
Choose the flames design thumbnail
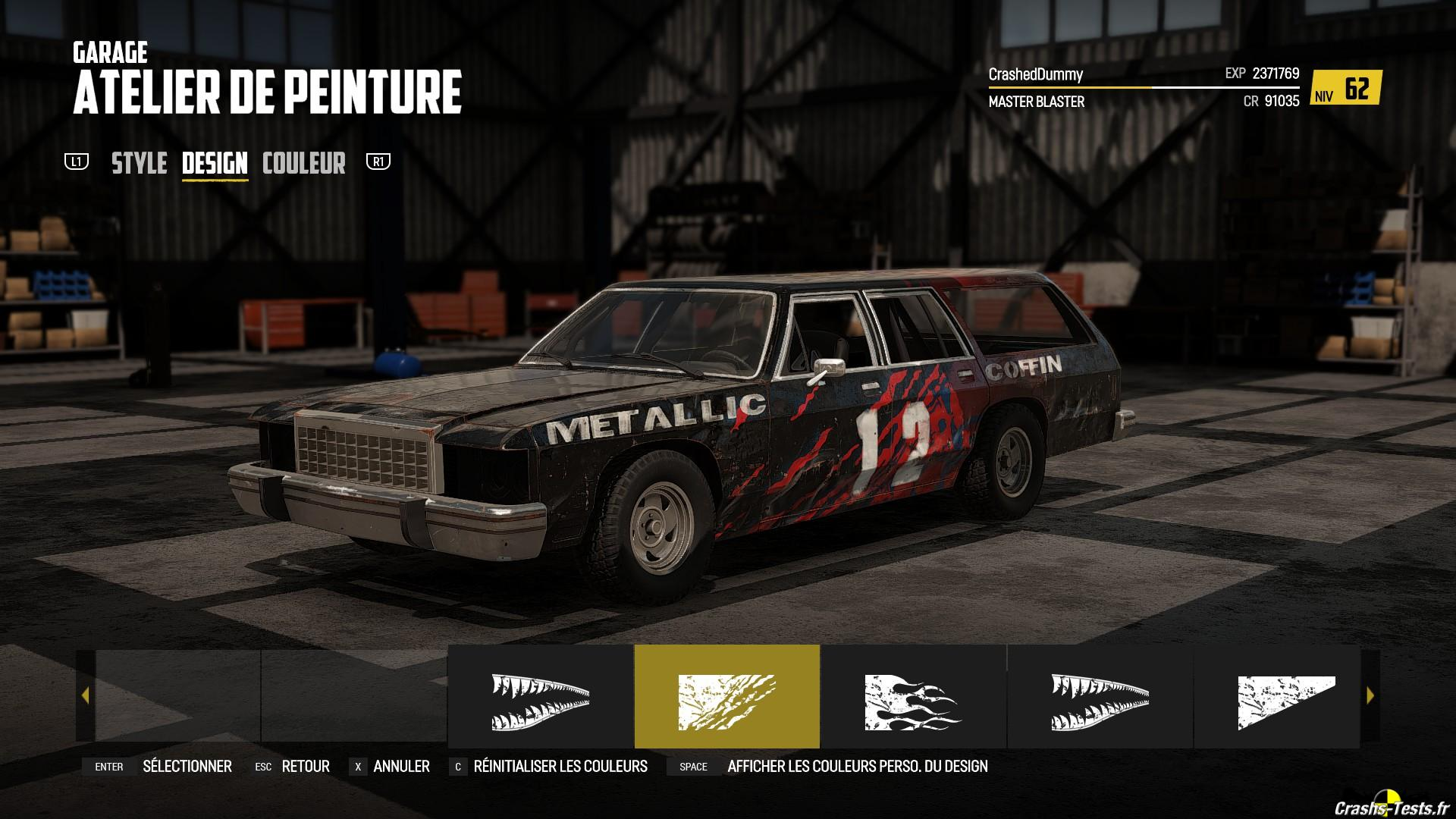tap(913, 696)
